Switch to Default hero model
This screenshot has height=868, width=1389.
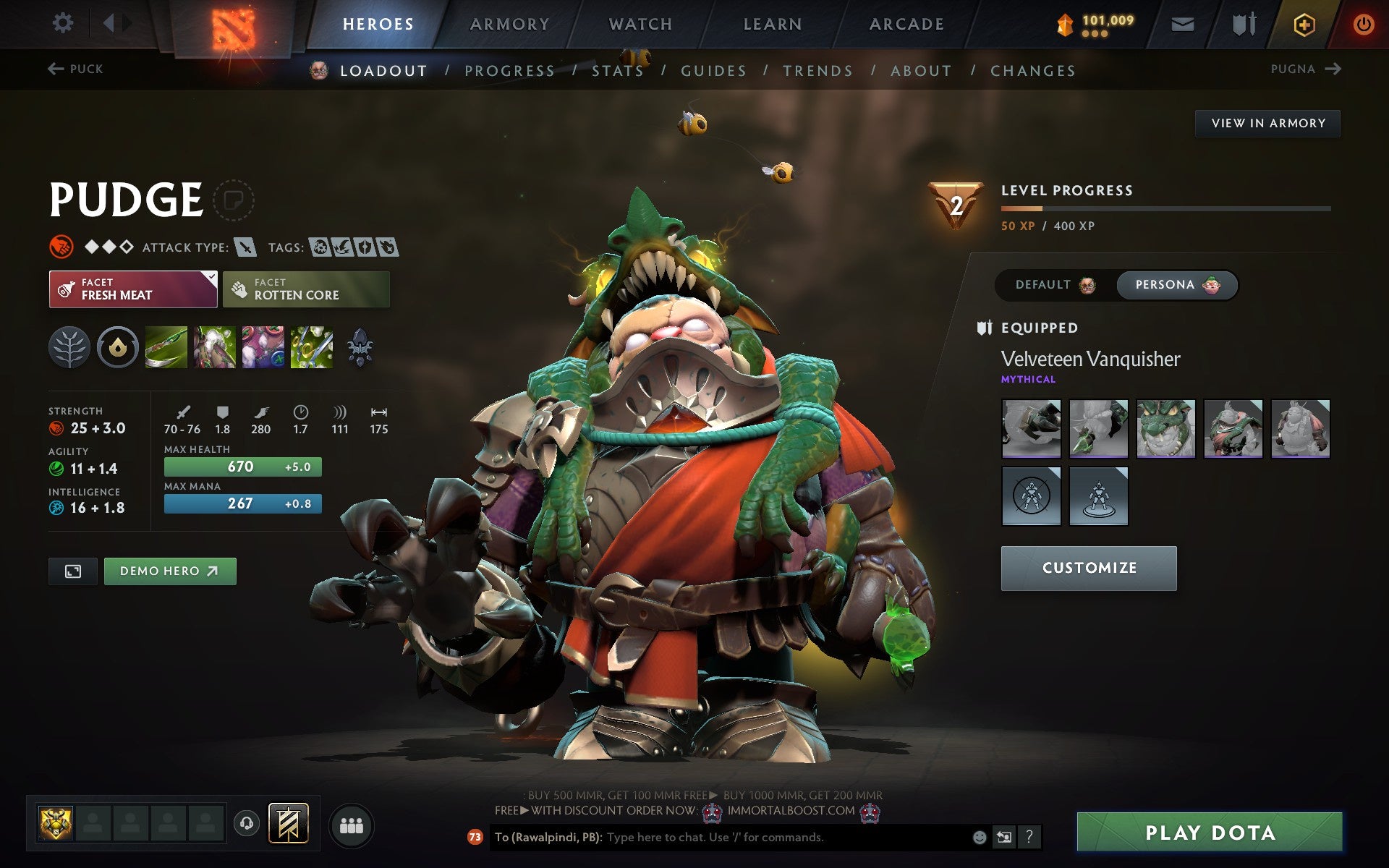click(1055, 285)
